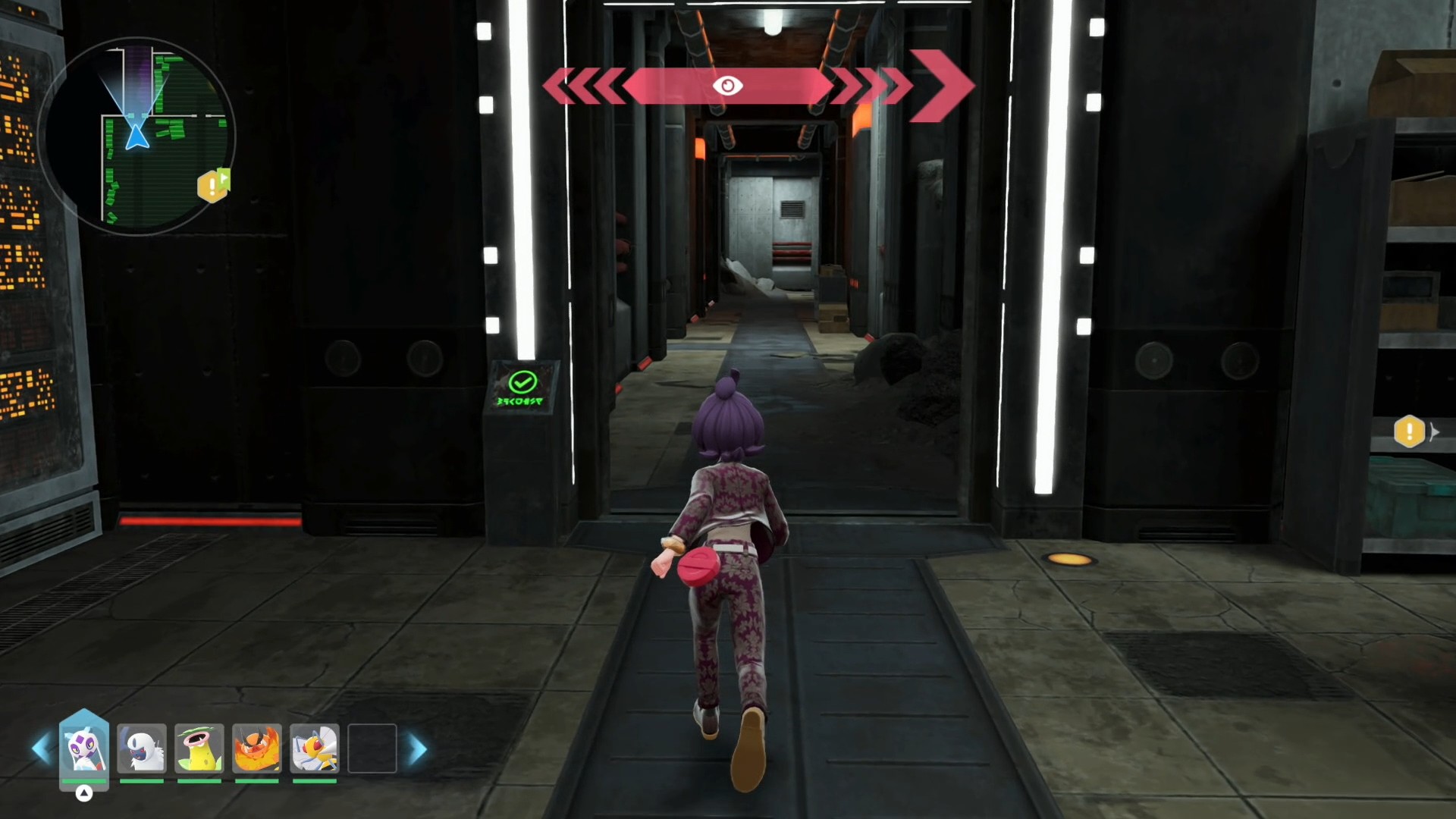Screen dimensions: 1456x819
Task: Click the party bar's left arrow
Action: (x=42, y=749)
